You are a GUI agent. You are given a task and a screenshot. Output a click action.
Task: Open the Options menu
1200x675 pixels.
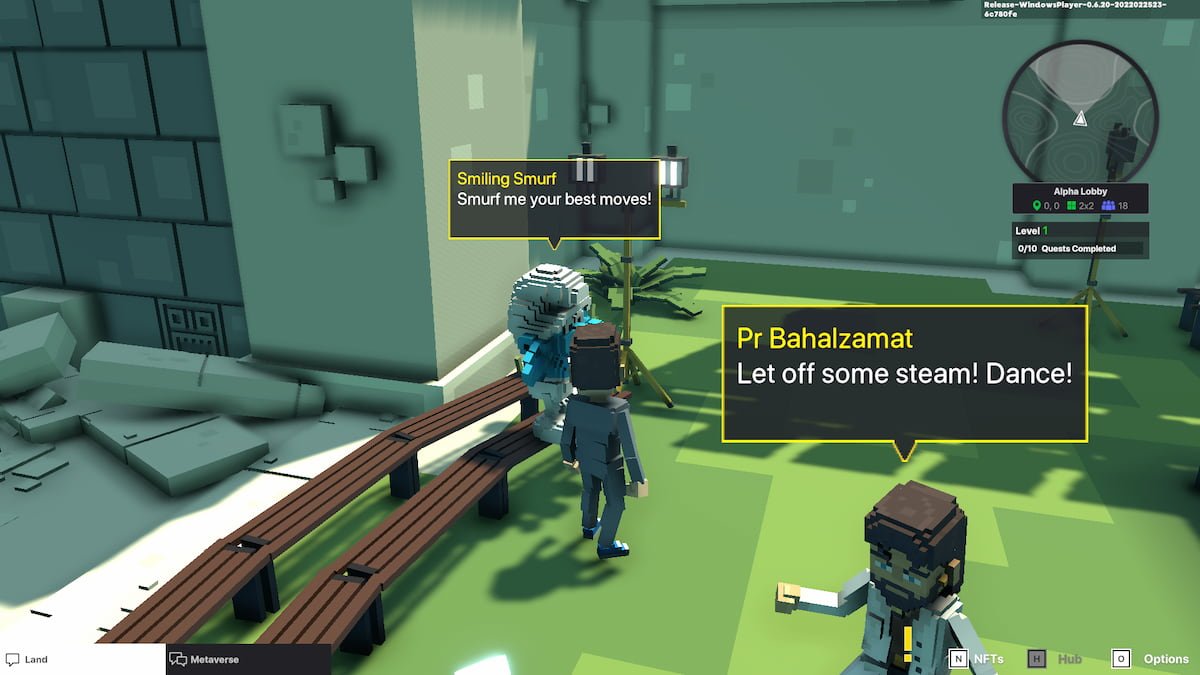1150,659
